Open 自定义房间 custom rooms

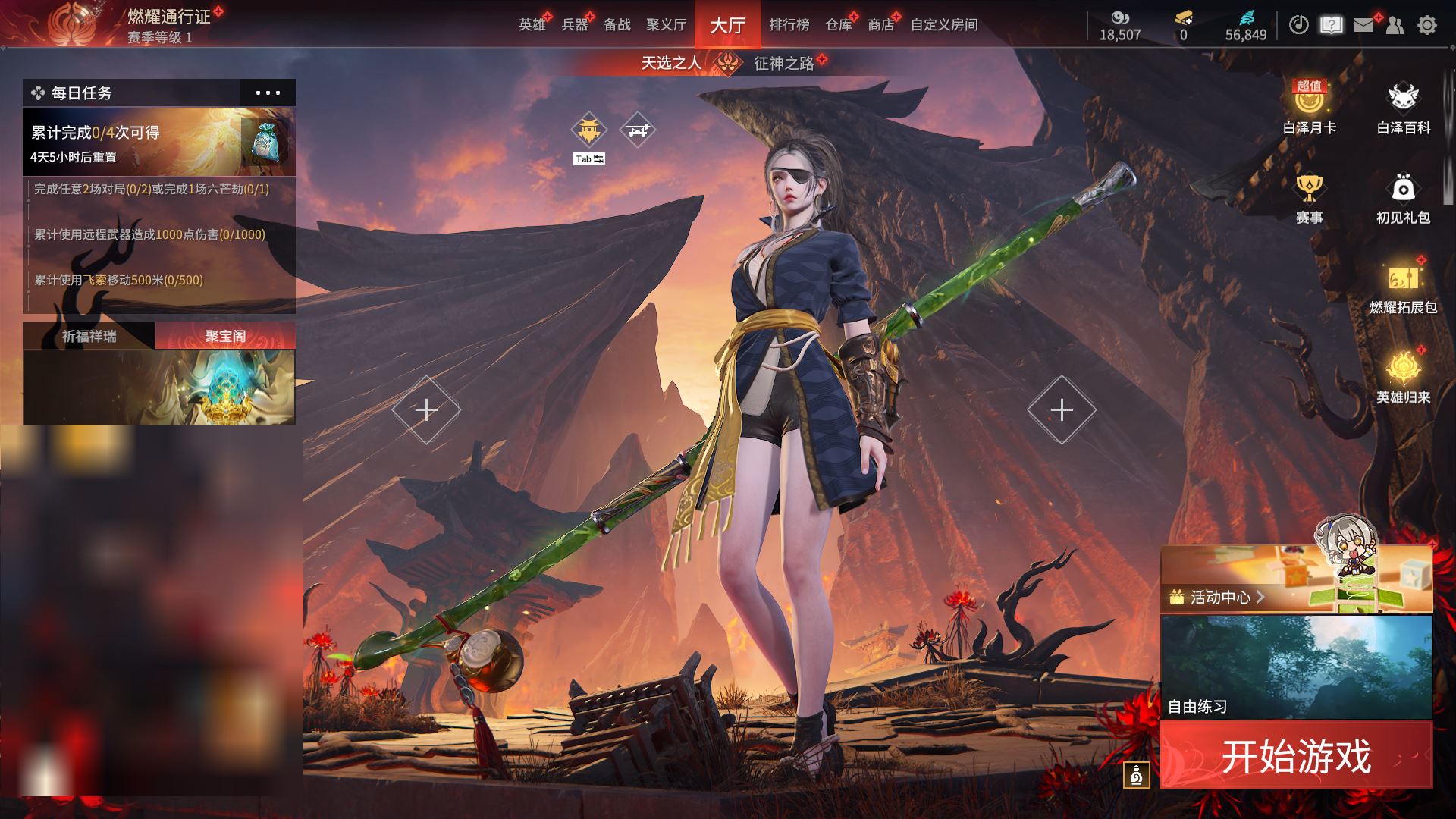[x=943, y=25]
